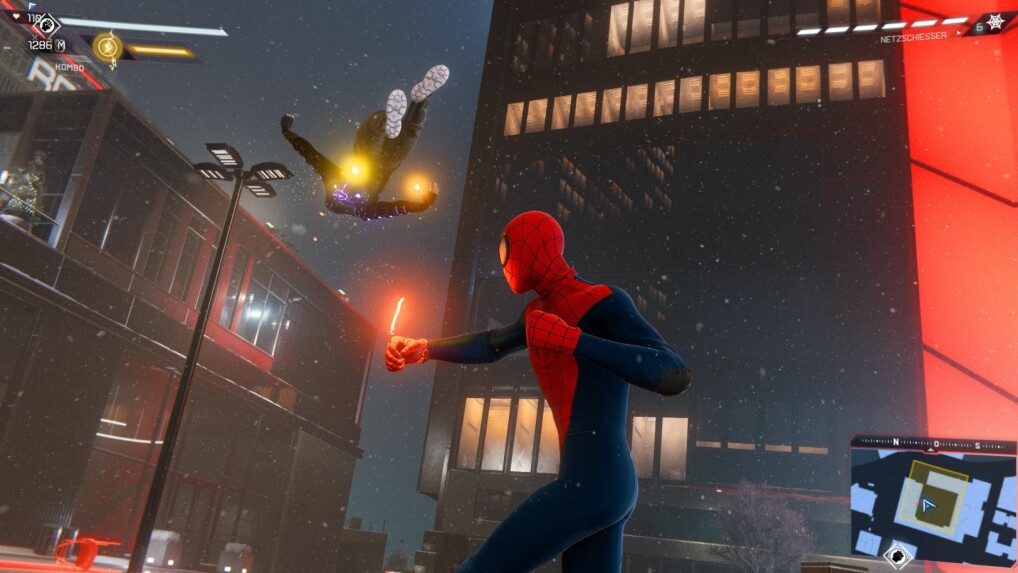Select the Netzschiesser web gadget icon
This screenshot has height=573, width=1018.
click(x=996, y=21)
